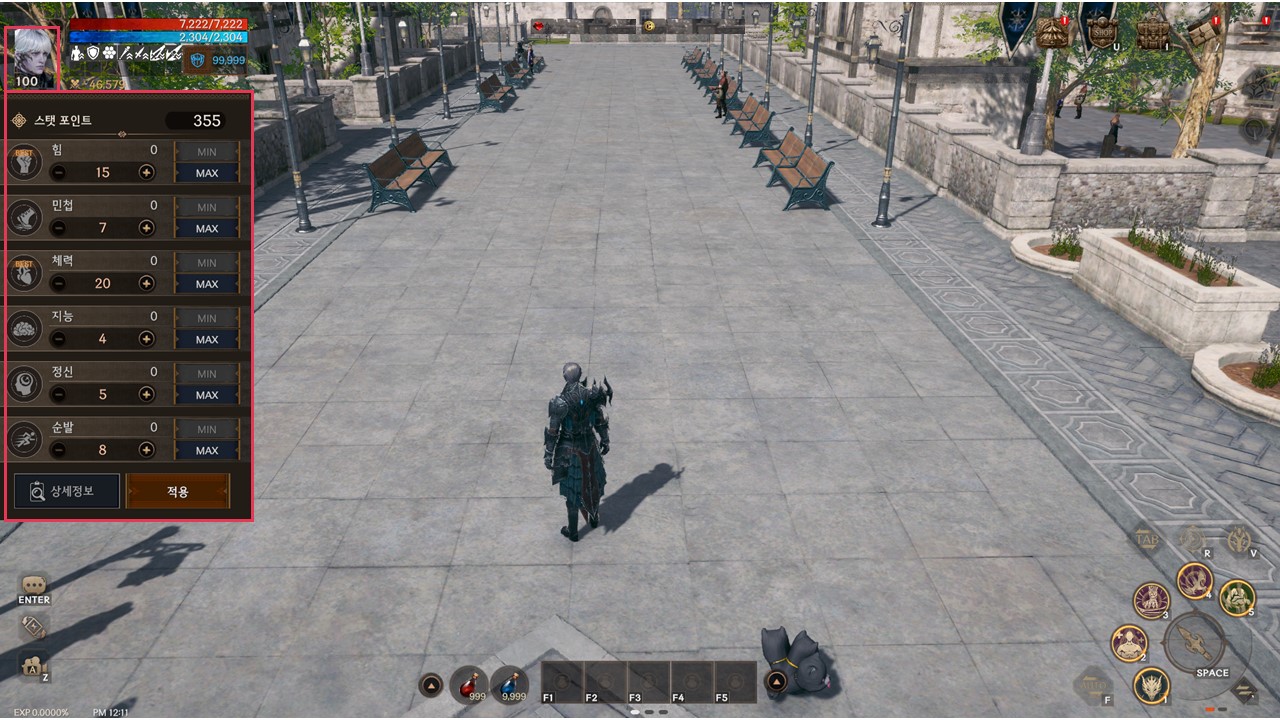Activate the green fist skill
Screen dimensions: 1280x720
(x=1237, y=598)
